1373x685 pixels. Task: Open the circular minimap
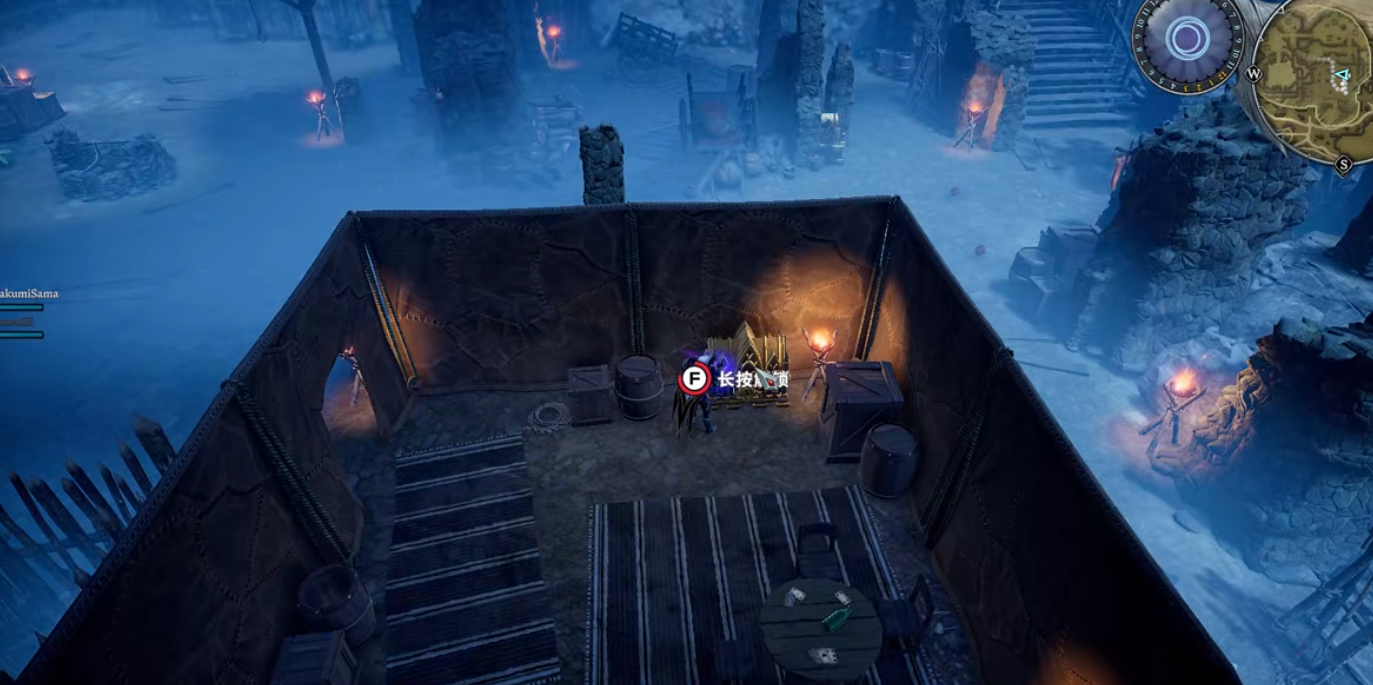click(1312, 80)
